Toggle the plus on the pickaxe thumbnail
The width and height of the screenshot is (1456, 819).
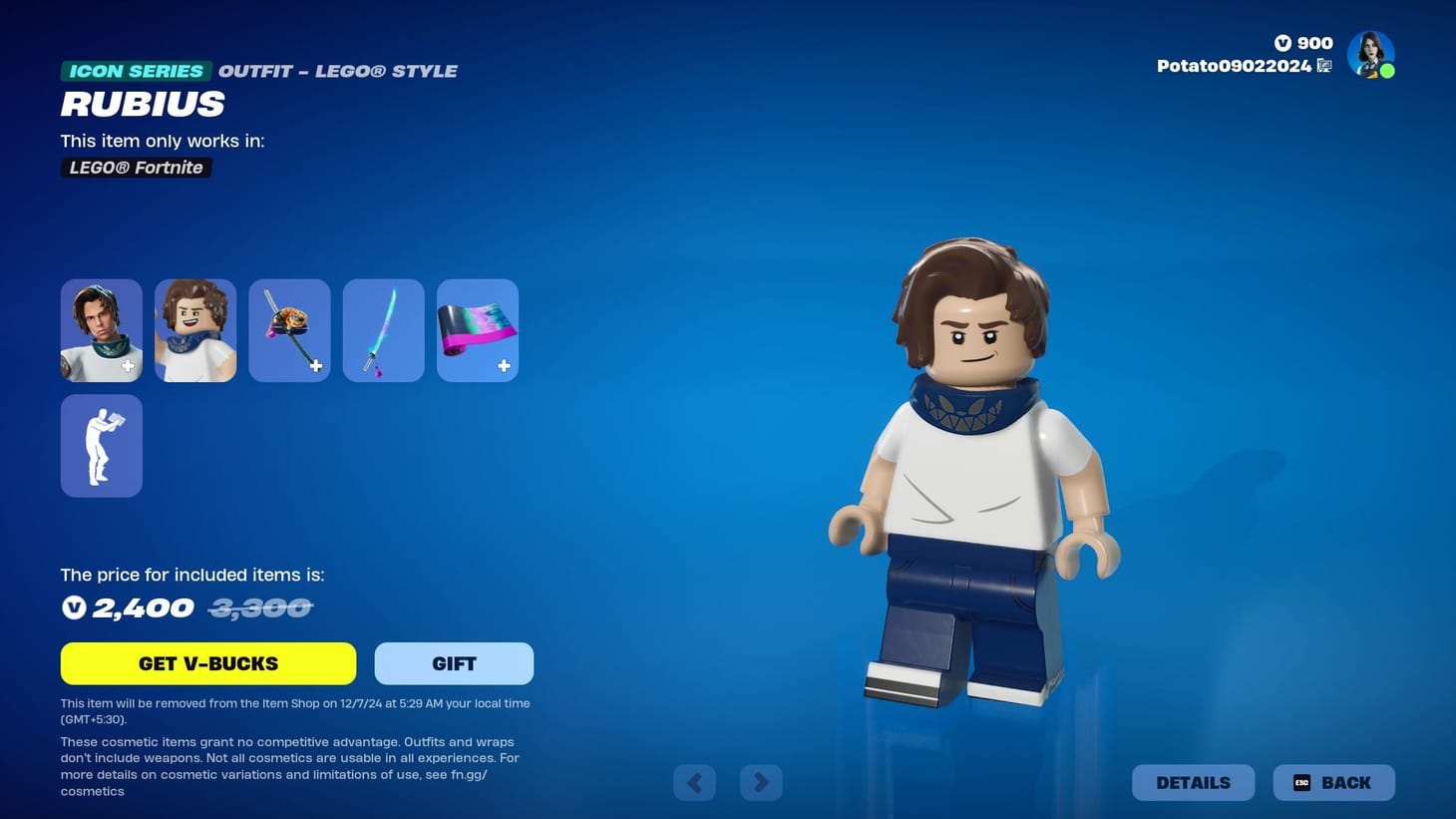[316, 366]
